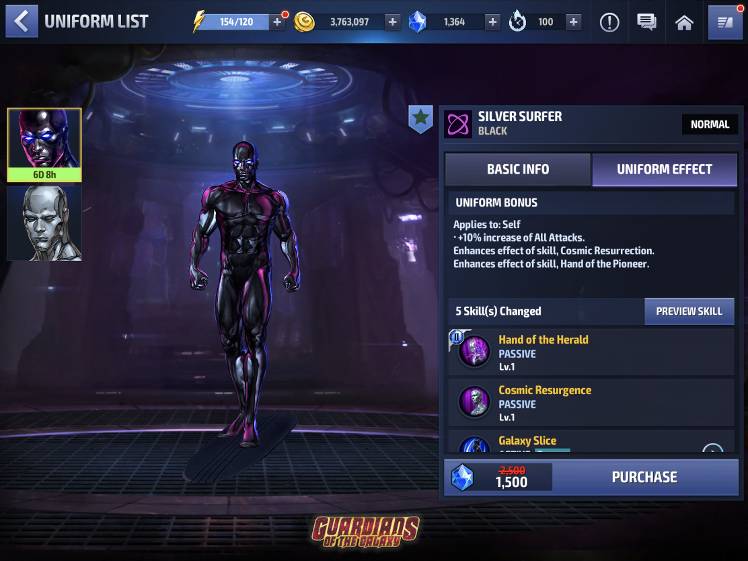This screenshot has height=561, width=748.
Task: Select the Cosmic Resurgence passive skill
Action: coord(590,403)
